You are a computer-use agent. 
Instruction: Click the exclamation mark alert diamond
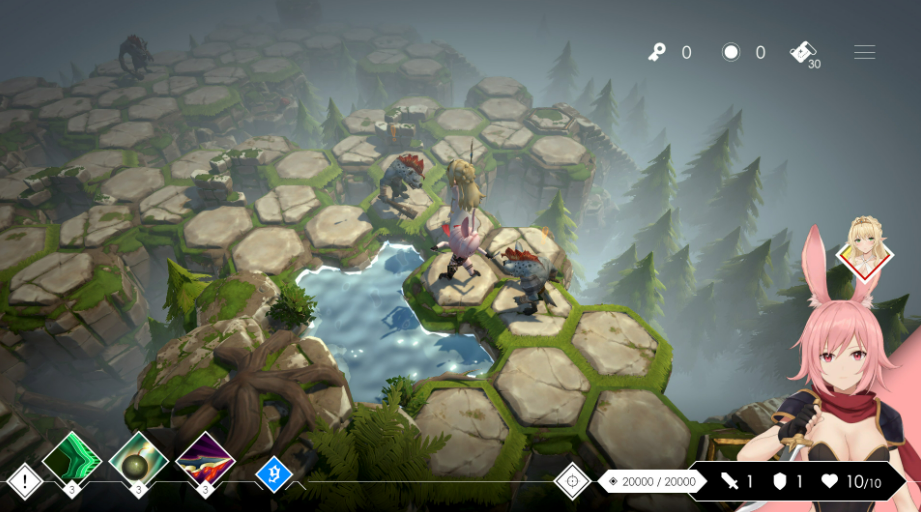(x=24, y=481)
